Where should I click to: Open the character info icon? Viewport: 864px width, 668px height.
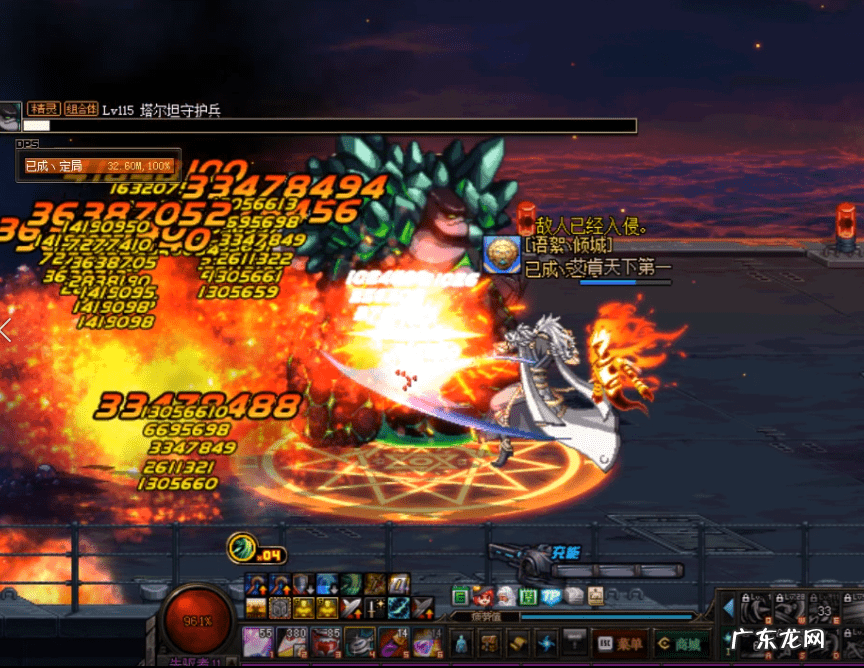click(461, 642)
